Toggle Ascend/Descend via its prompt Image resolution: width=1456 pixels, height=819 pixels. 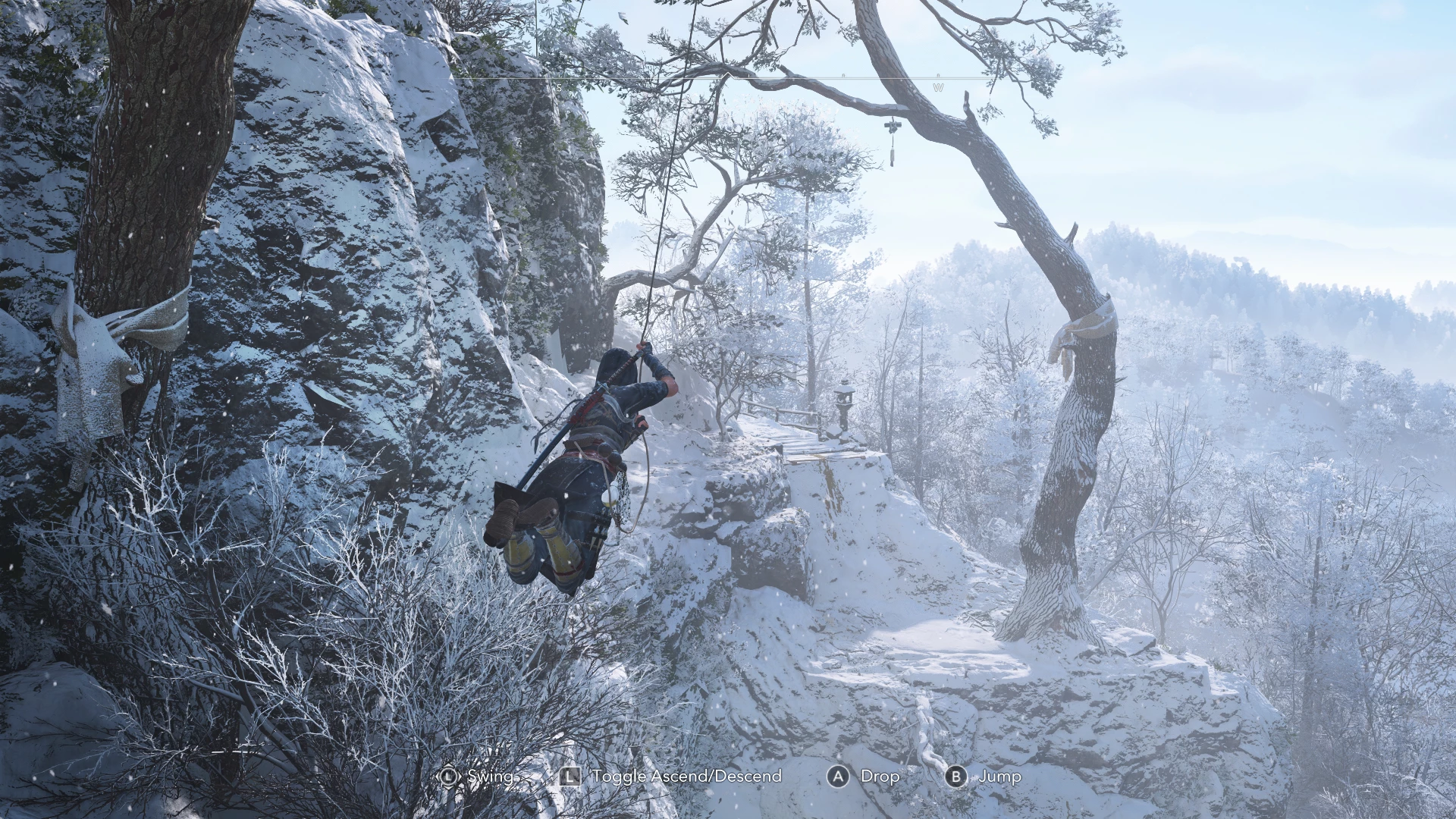(688, 777)
